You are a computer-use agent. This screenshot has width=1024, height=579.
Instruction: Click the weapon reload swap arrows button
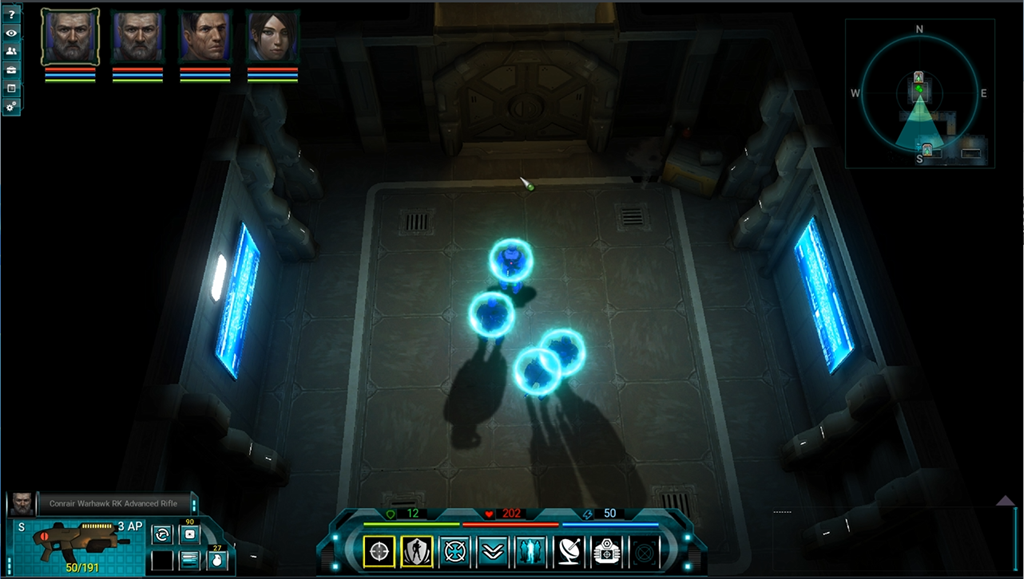coord(162,535)
